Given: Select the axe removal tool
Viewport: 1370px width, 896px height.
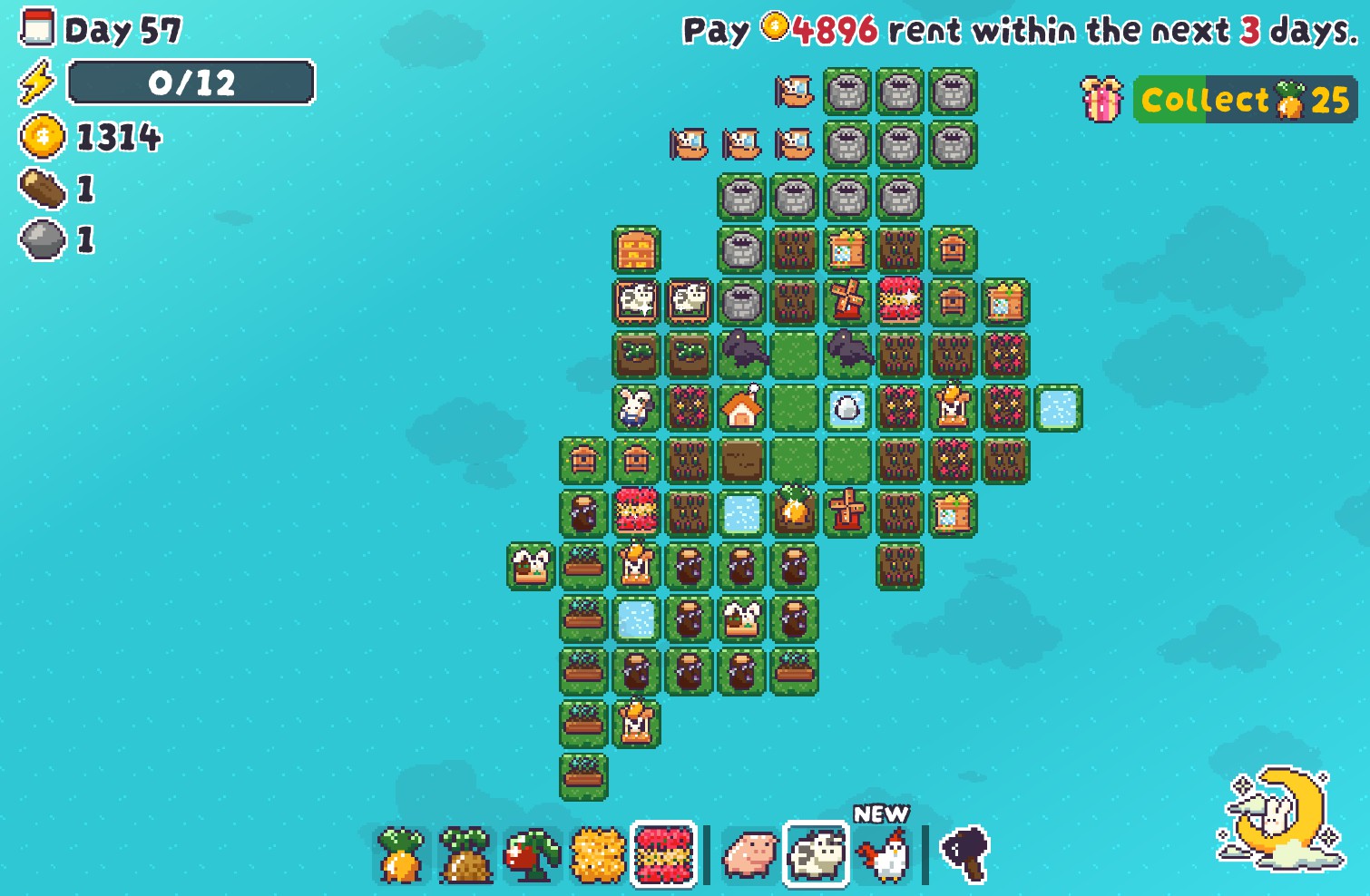Looking at the screenshot, I should [x=962, y=853].
